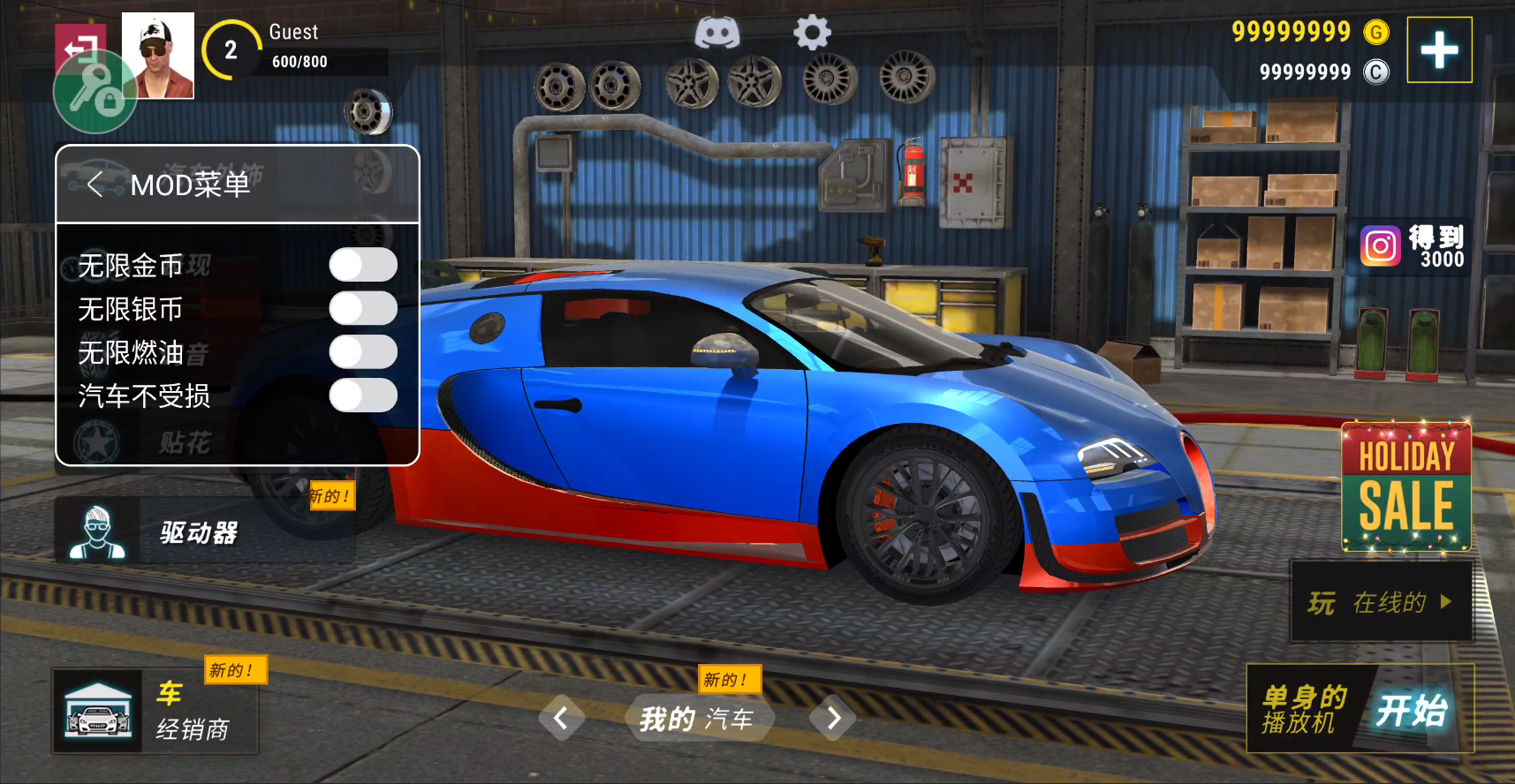Viewport: 1515px width, 784px height.
Task: Open the Discord icon link
Action: [x=716, y=34]
